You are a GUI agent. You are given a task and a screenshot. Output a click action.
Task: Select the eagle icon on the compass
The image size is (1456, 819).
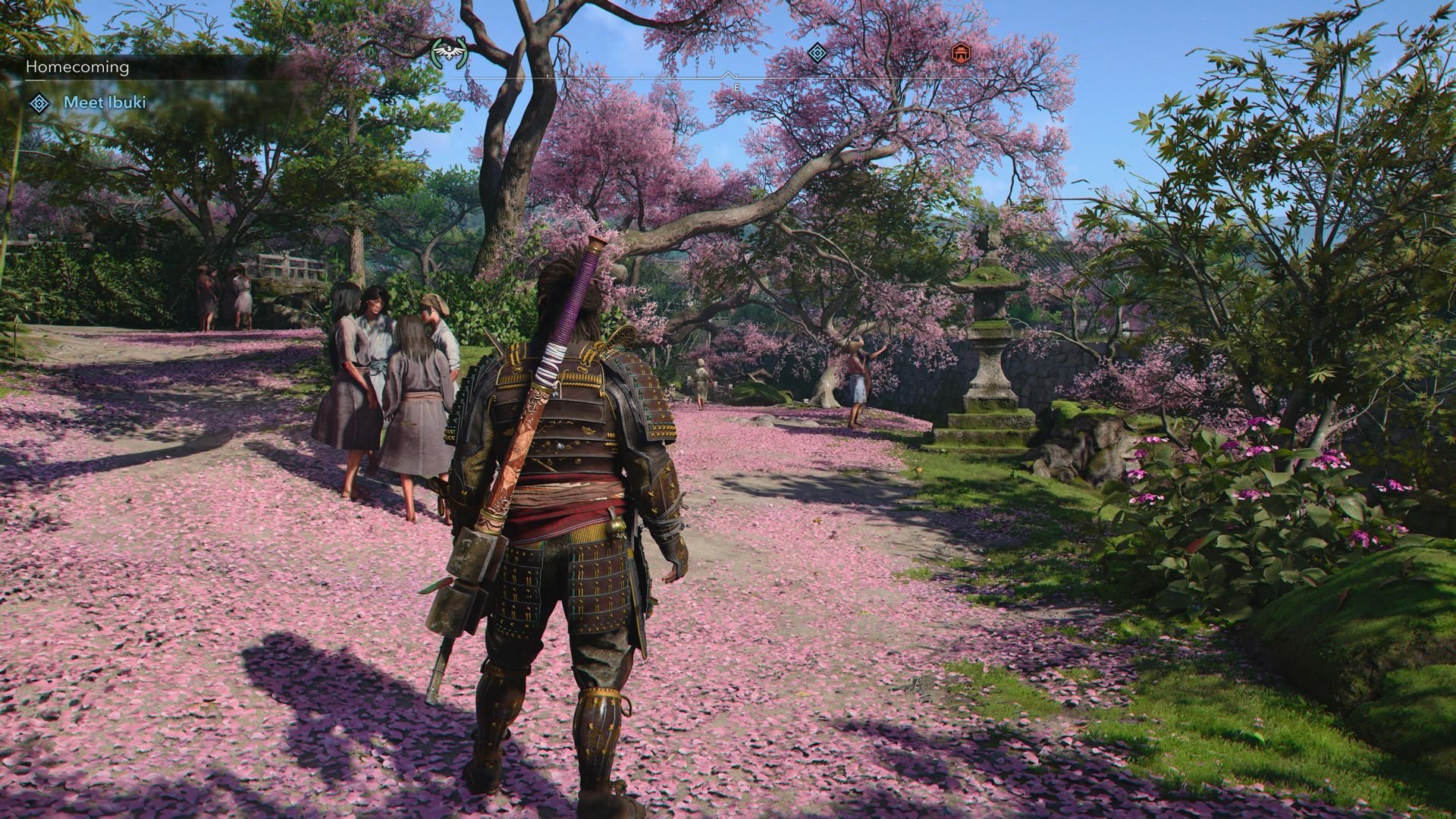pos(448,53)
